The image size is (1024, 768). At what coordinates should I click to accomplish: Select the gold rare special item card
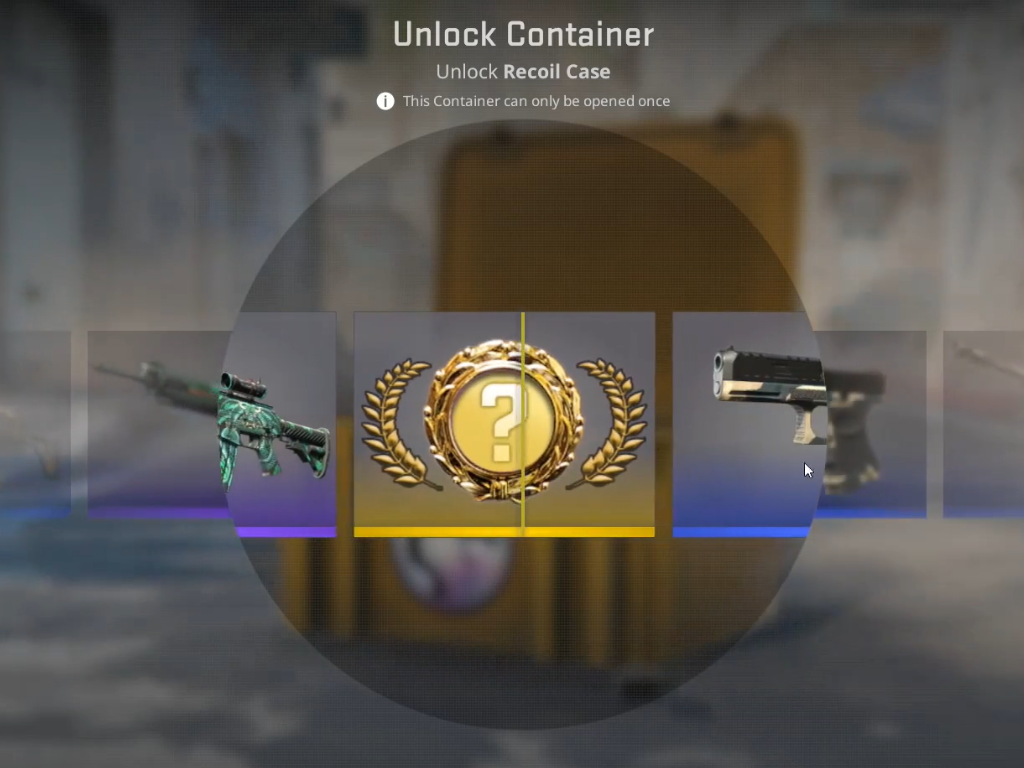504,424
